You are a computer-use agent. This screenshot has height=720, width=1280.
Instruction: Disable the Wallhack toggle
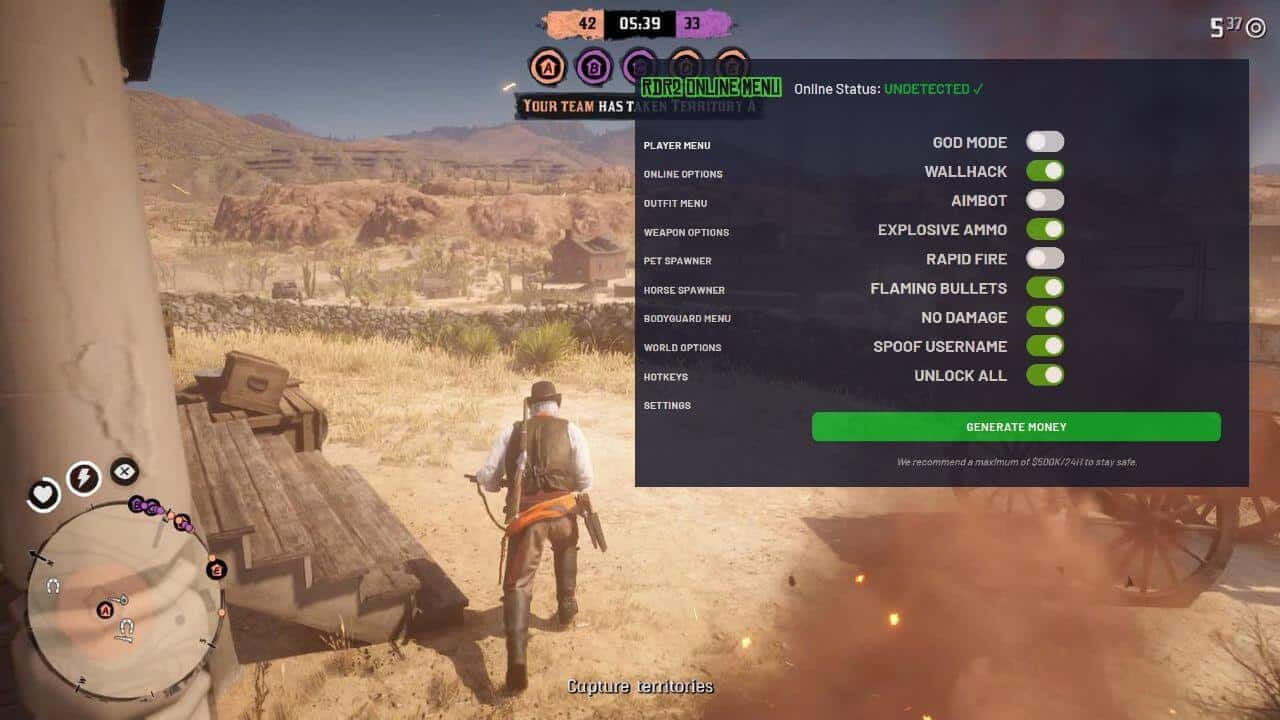point(1044,170)
